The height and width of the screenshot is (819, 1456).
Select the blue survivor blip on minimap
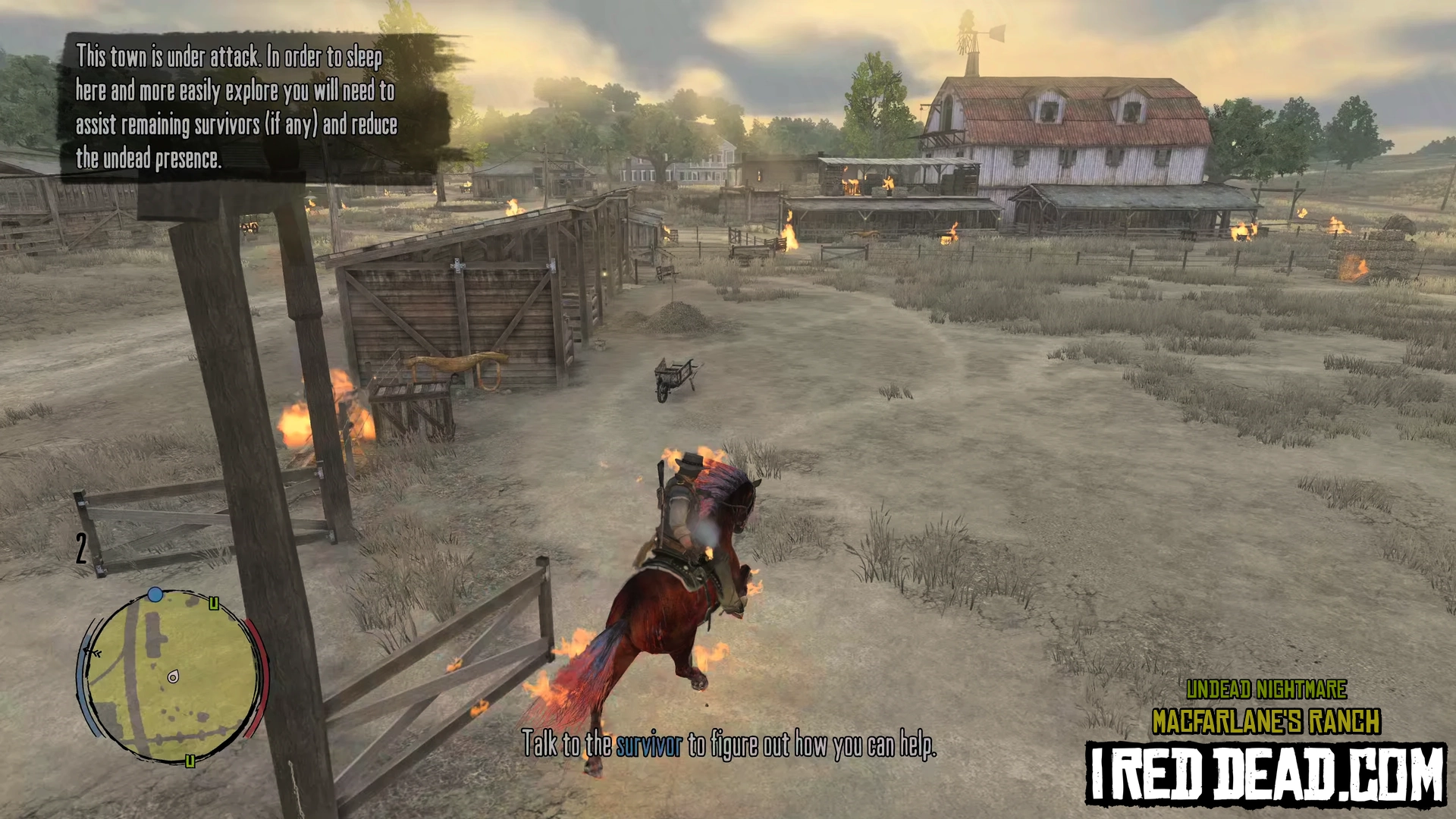click(x=155, y=595)
